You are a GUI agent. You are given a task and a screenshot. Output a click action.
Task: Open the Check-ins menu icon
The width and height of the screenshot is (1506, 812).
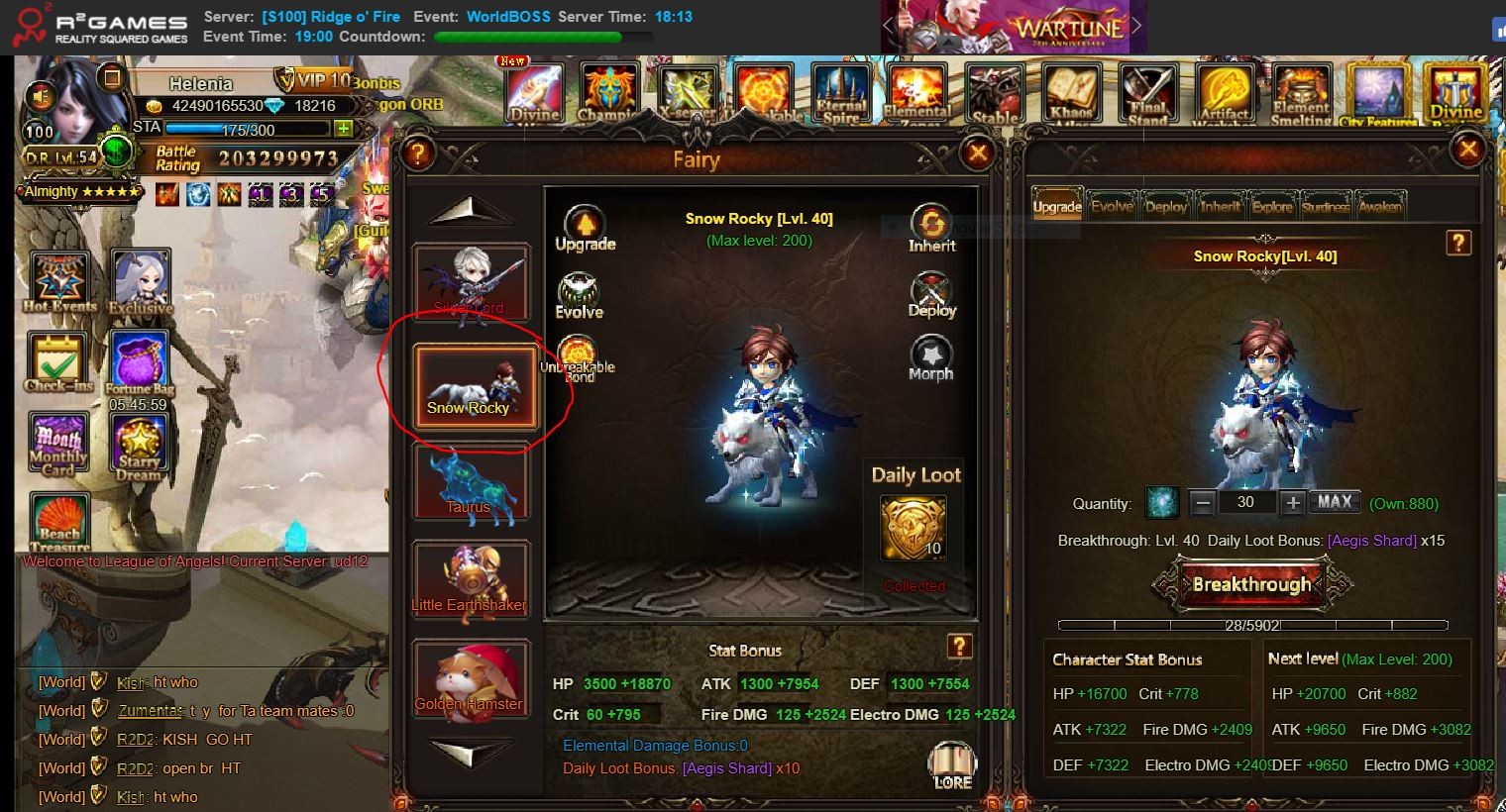pyautogui.click(x=58, y=361)
